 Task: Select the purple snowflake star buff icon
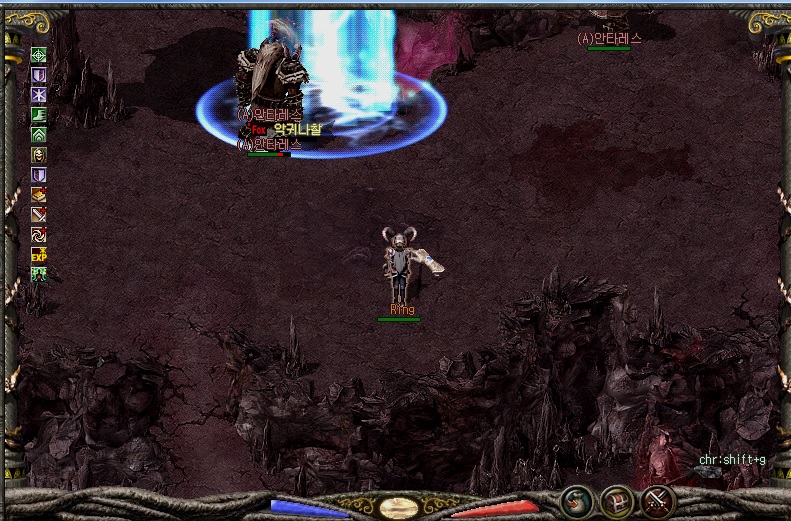click(39, 95)
